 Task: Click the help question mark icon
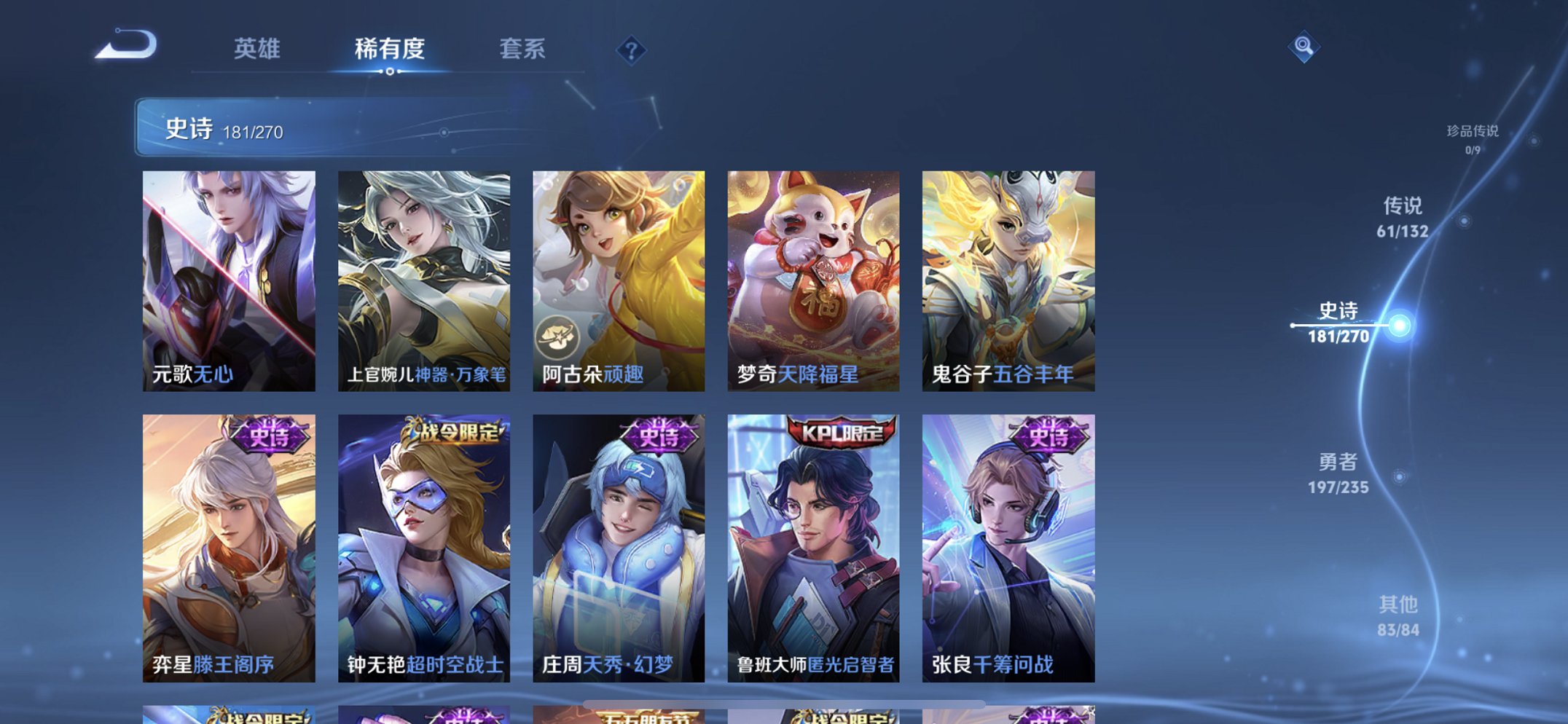pos(631,50)
